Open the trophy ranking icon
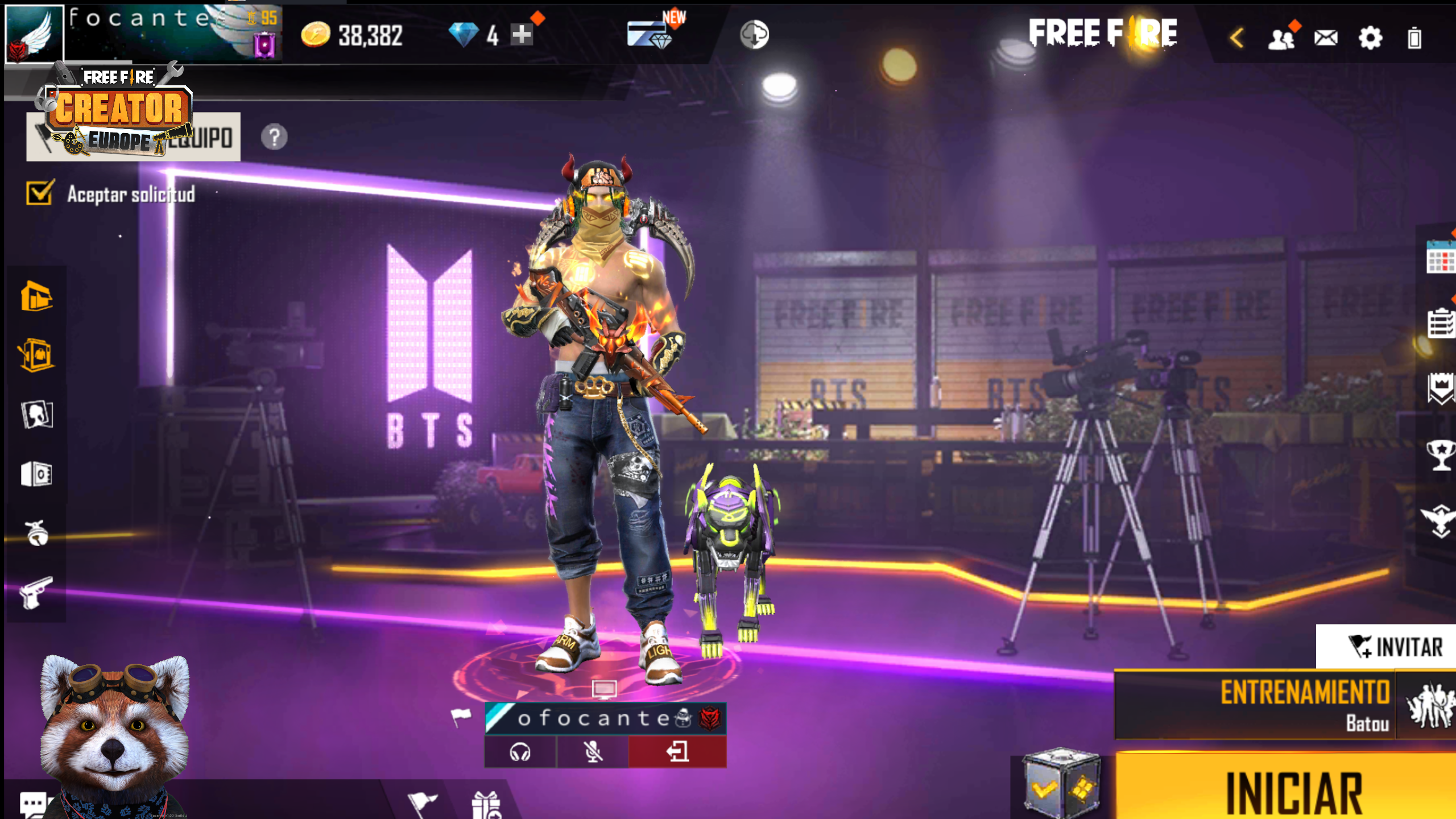 pos(1440,455)
